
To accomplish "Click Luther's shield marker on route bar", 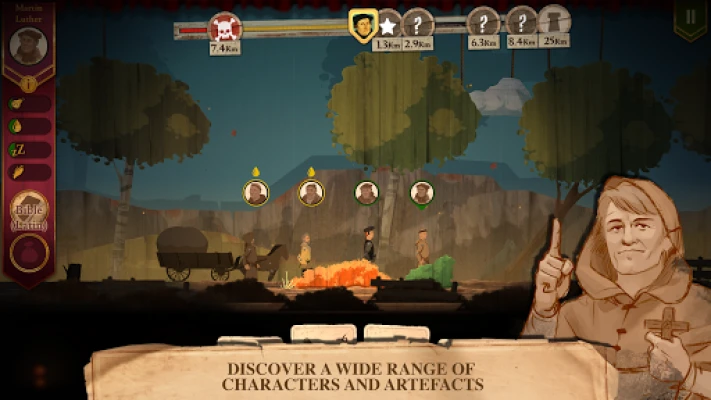I will pos(362,25).
